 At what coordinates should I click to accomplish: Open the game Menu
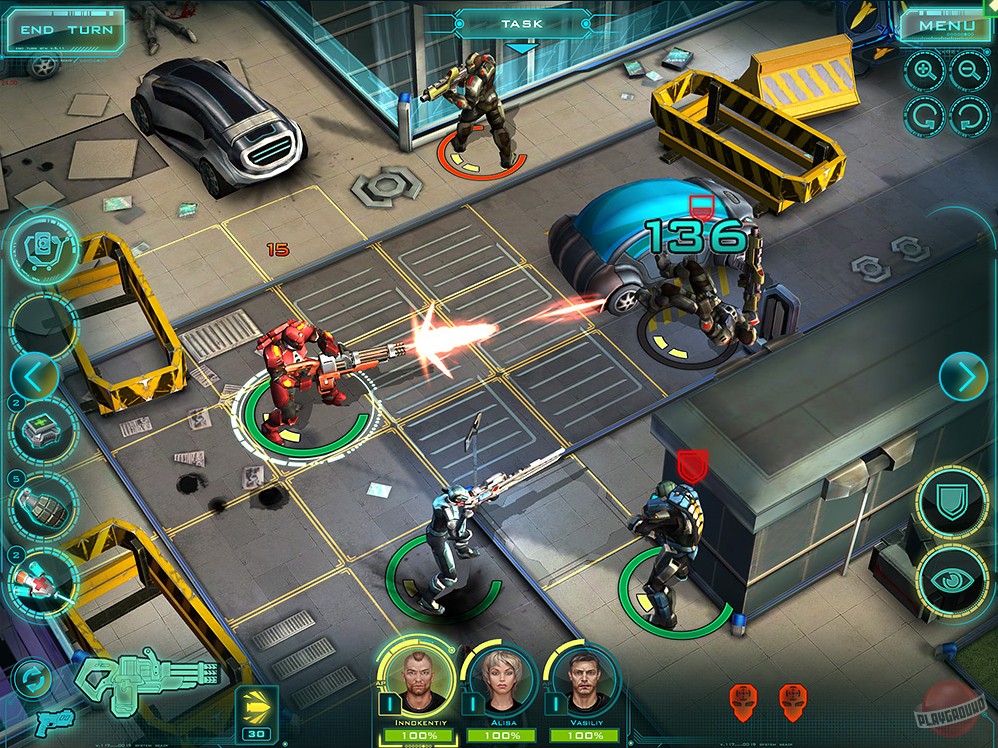tap(945, 26)
